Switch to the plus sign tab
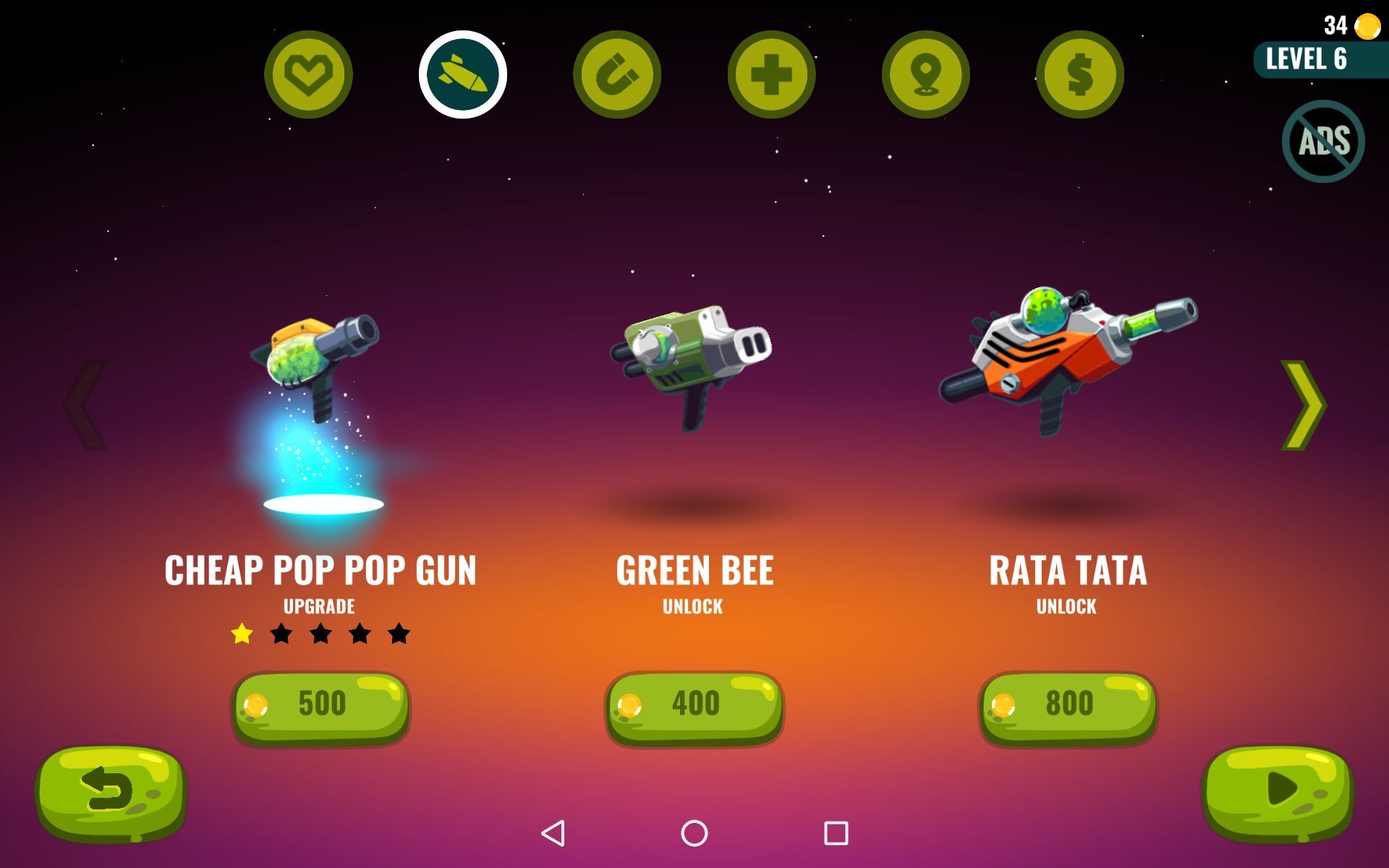The width and height of the screenshot is (1389, 868). [771, 75]
